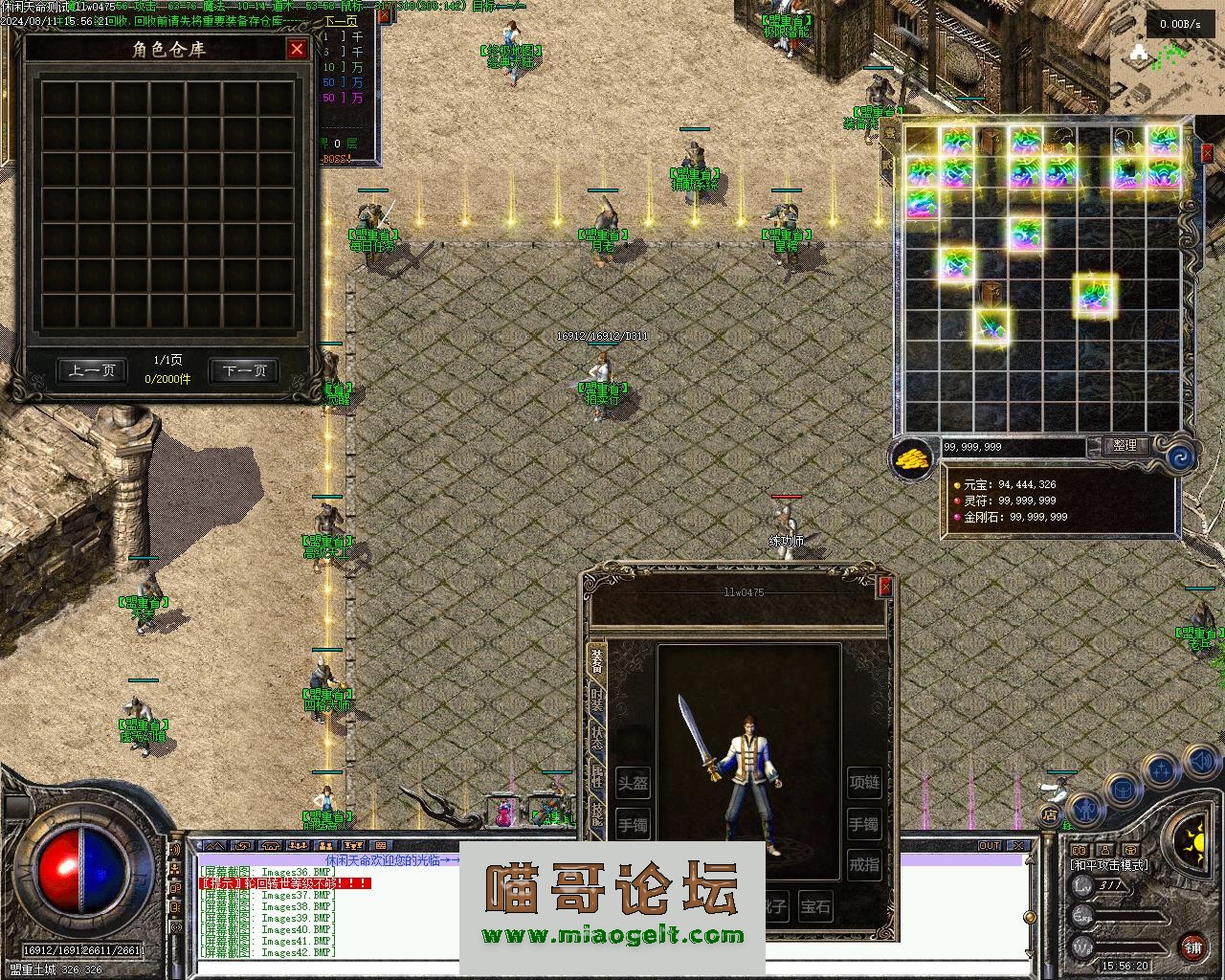Click the 和平攻击模式 attack mode label
The image size is (1225, 980).
pos(1109,865)
